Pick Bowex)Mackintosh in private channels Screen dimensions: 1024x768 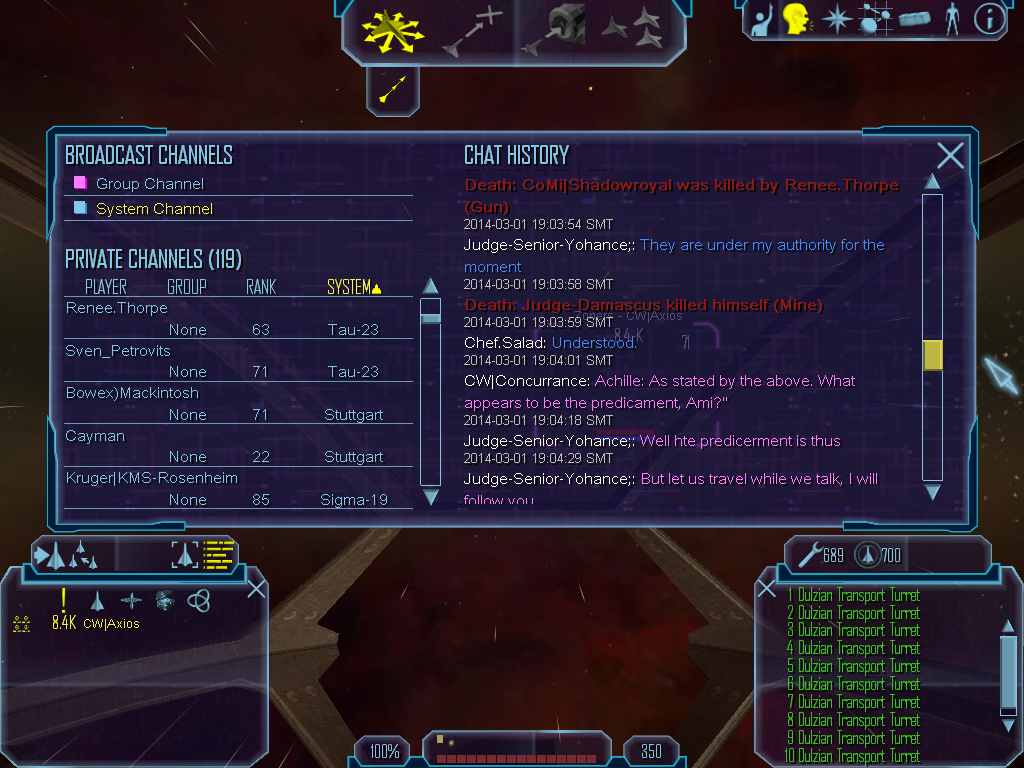[132, 393]
